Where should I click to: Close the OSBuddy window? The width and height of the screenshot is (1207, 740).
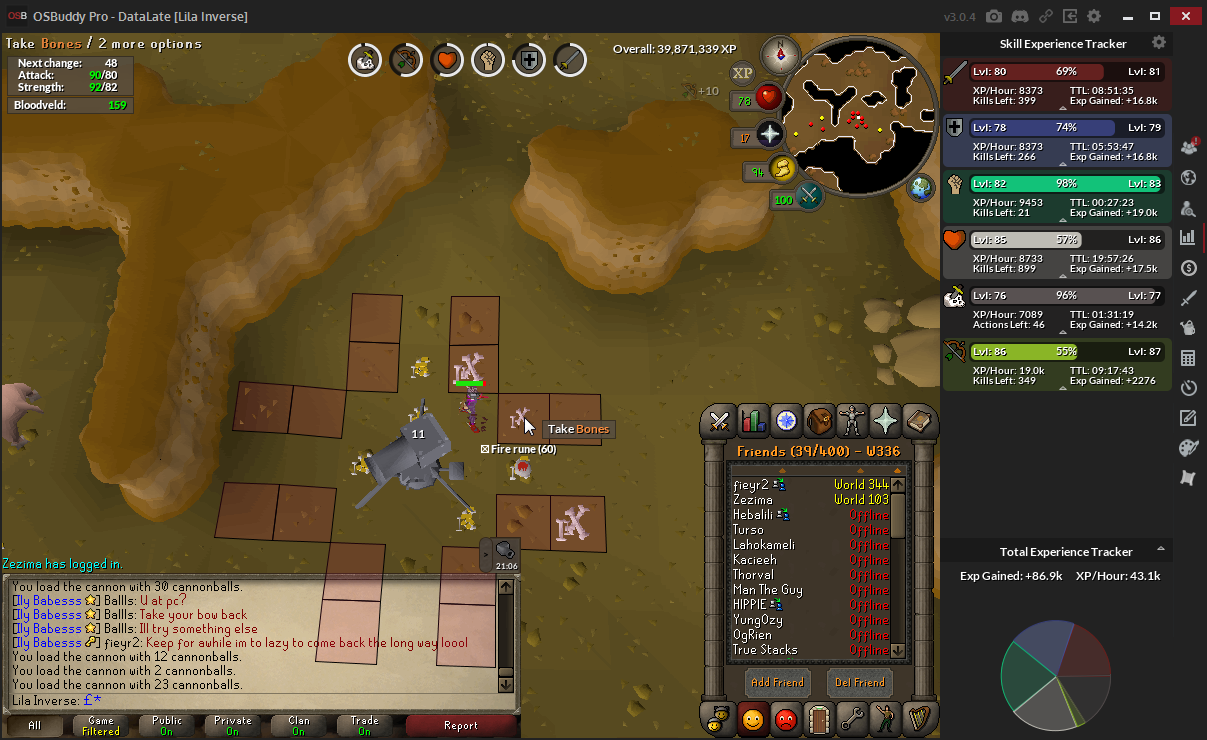coord(1186,16)
